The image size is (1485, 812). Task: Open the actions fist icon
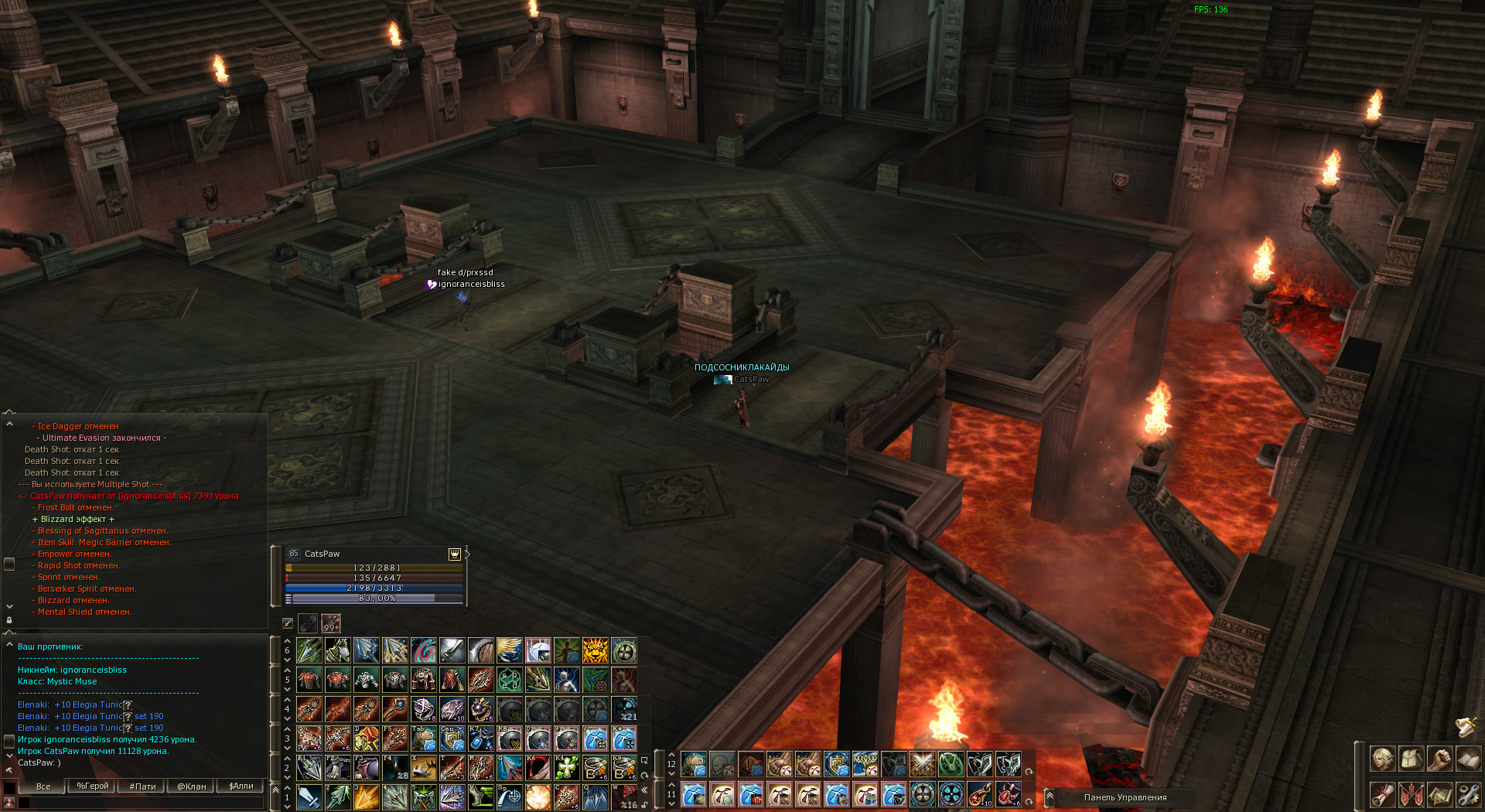point(1439,759)
